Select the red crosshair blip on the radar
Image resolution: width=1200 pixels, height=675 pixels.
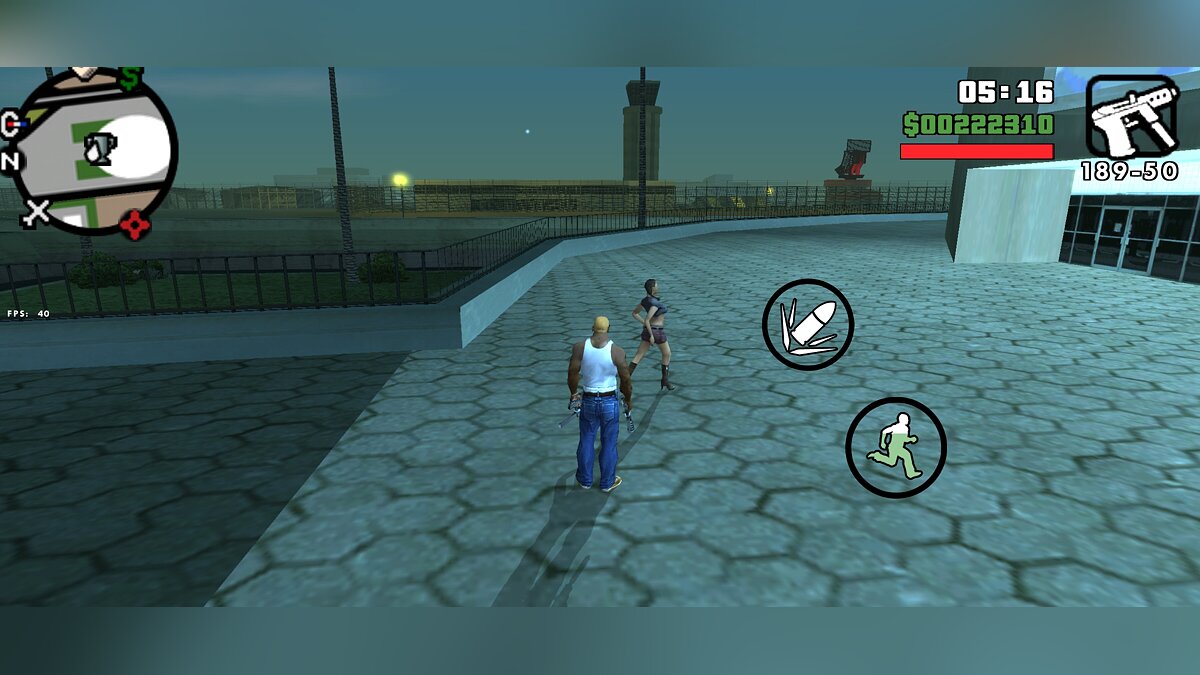pos(134,225)
